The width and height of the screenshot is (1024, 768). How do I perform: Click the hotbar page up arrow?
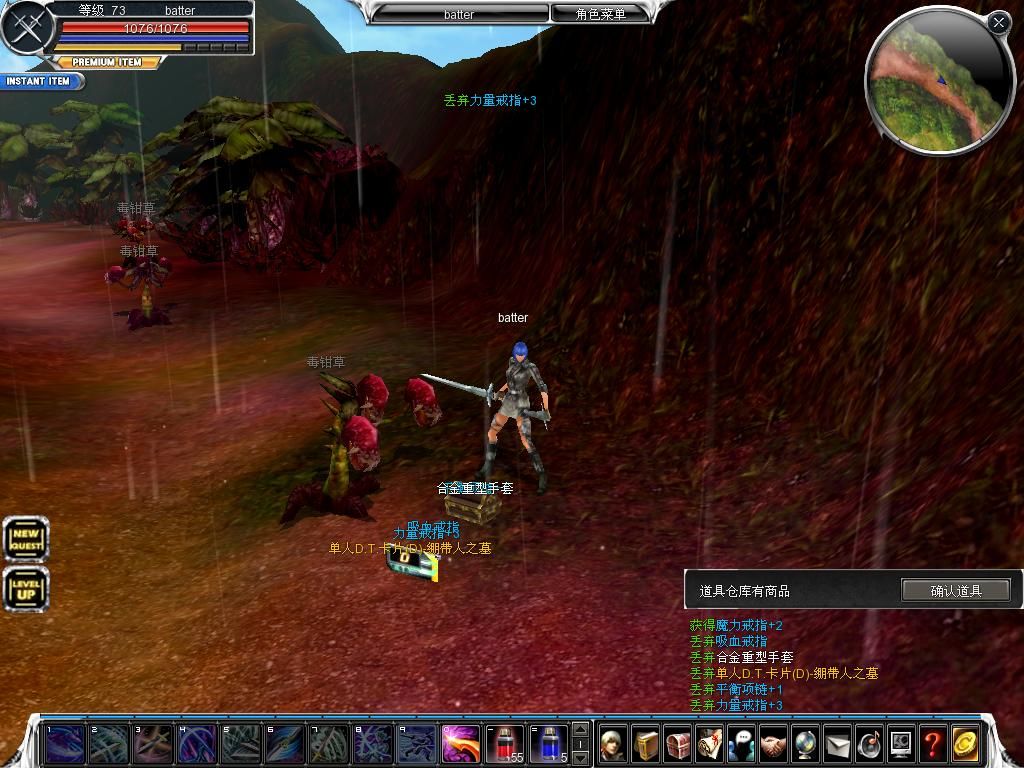[579, 729]
